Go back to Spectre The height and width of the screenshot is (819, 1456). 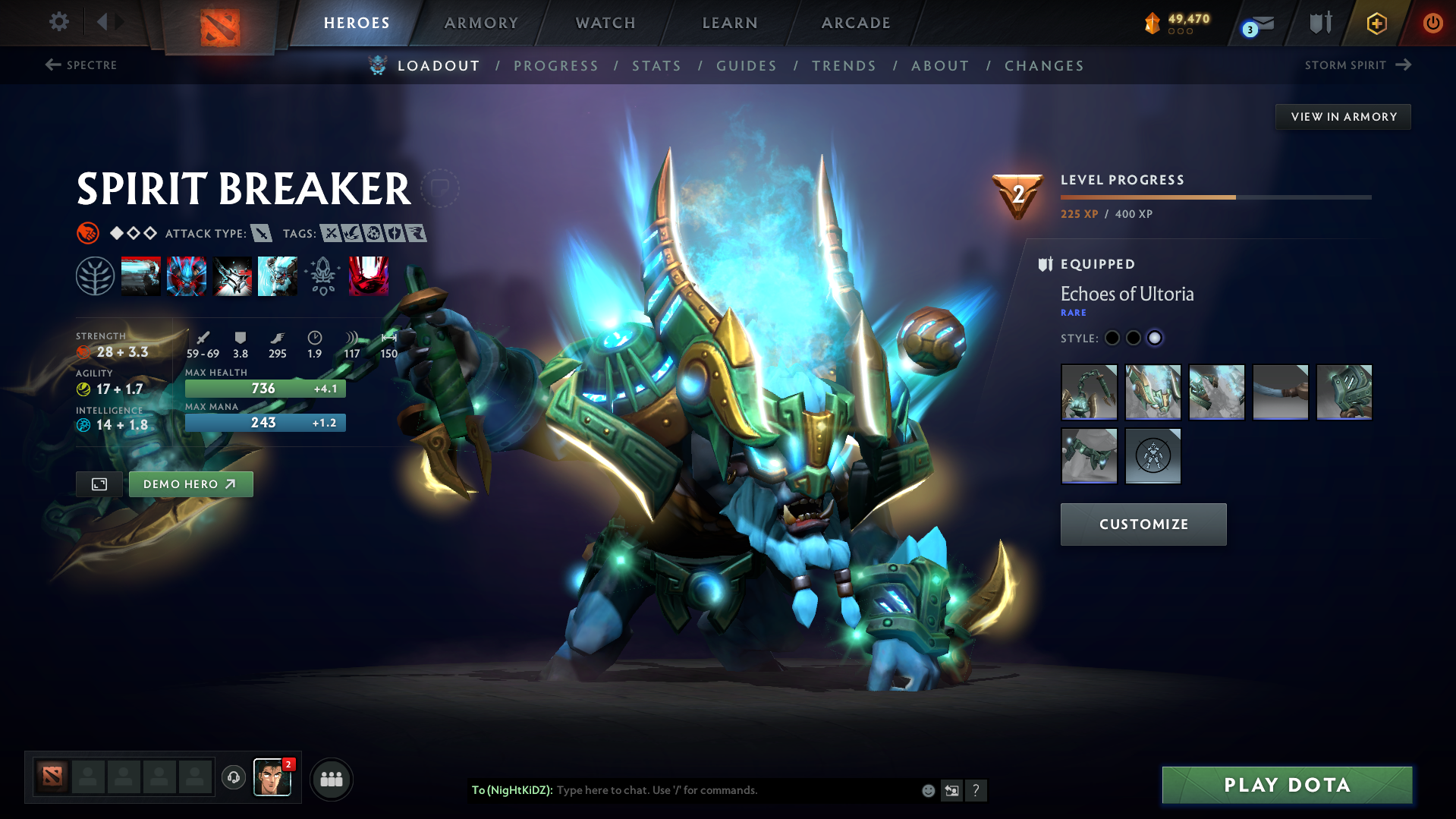(81, 65)
